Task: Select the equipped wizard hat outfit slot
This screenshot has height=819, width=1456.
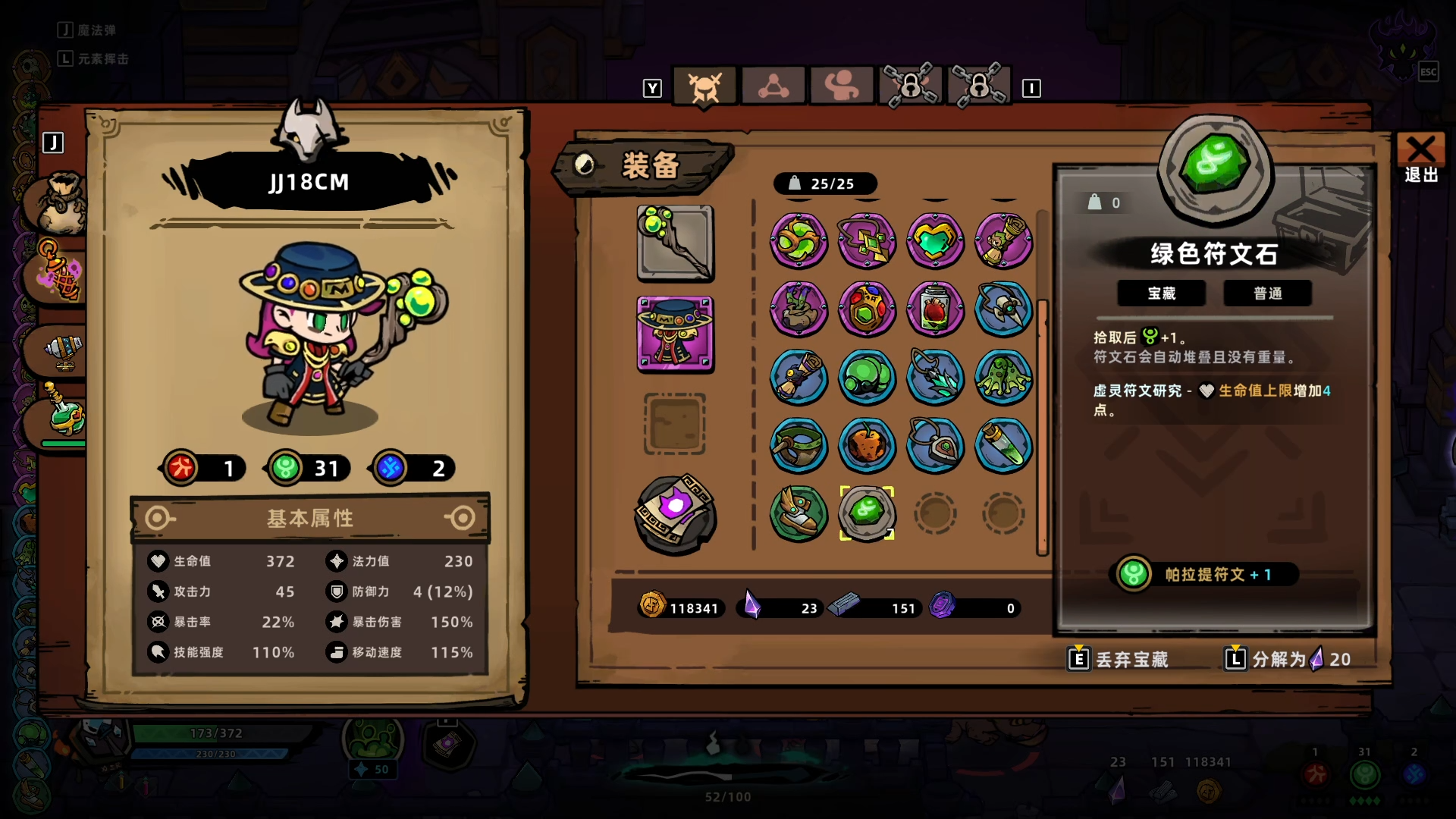Action: [x=675, y=334]
